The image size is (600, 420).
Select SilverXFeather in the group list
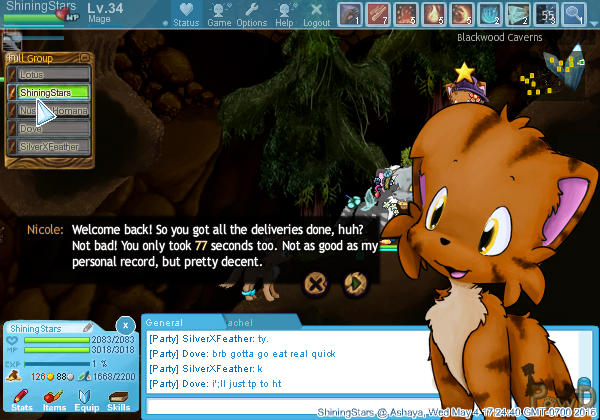coord(55,147)
